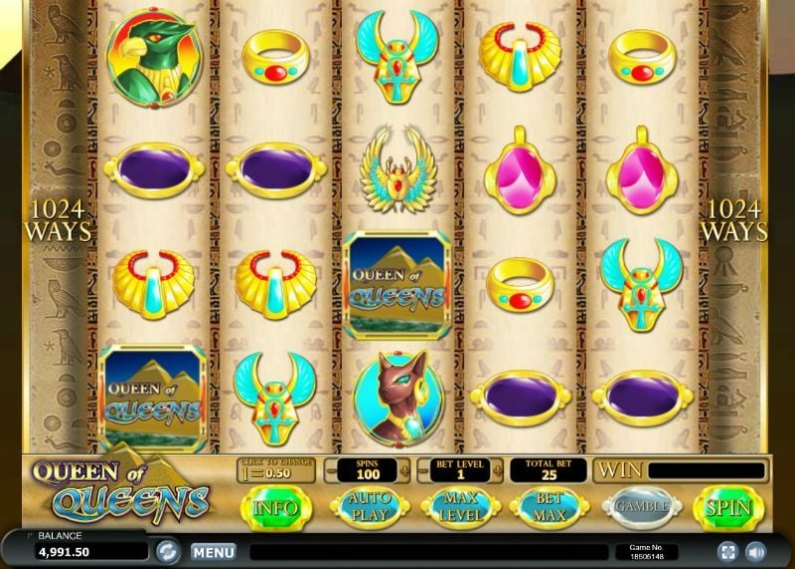The height and width of the screenshot is (569, 795).
Task: Increase the number of spins
Action: click(404, 471)
